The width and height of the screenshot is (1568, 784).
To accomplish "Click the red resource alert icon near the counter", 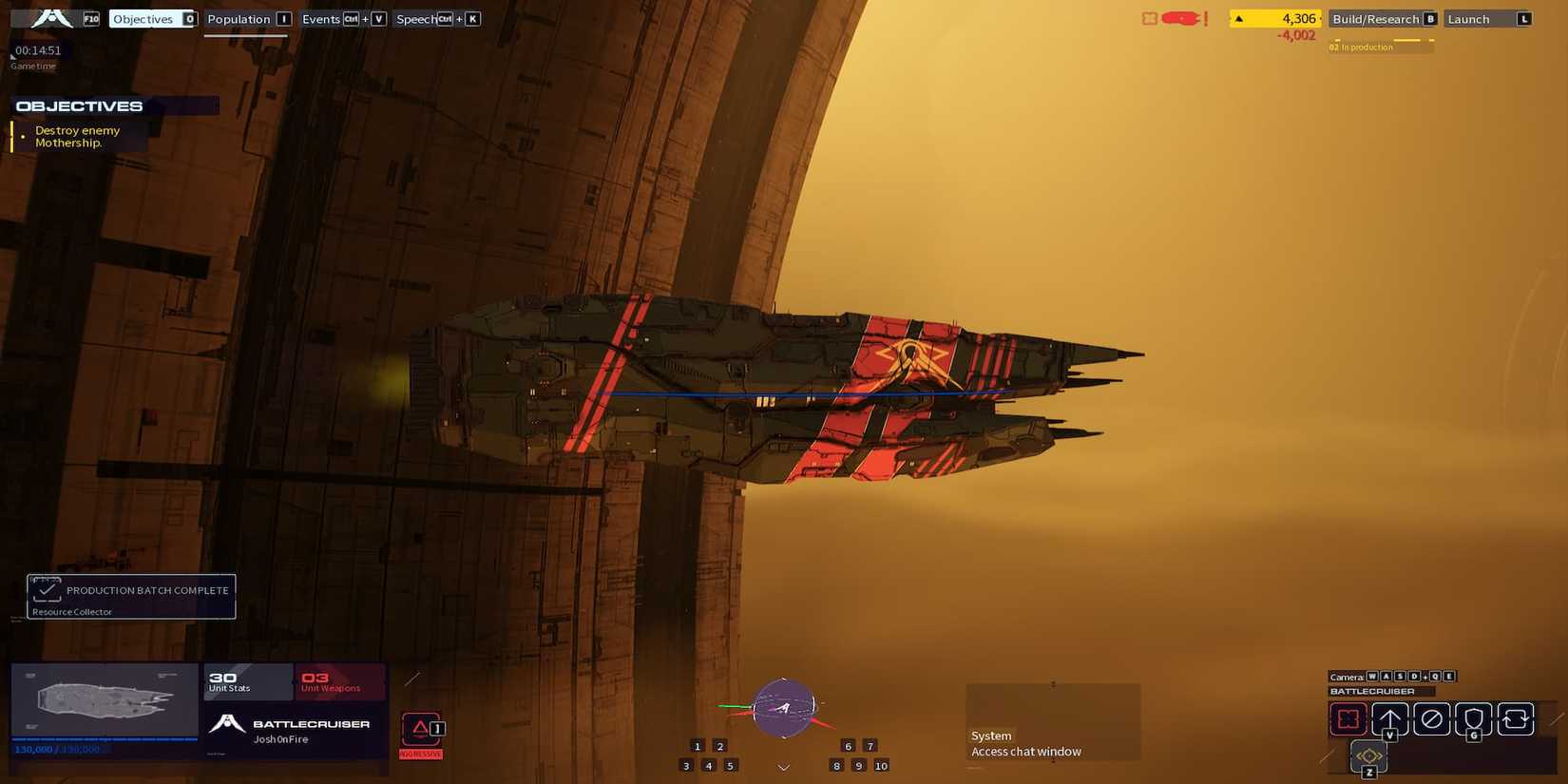I will click(1180, 18).
